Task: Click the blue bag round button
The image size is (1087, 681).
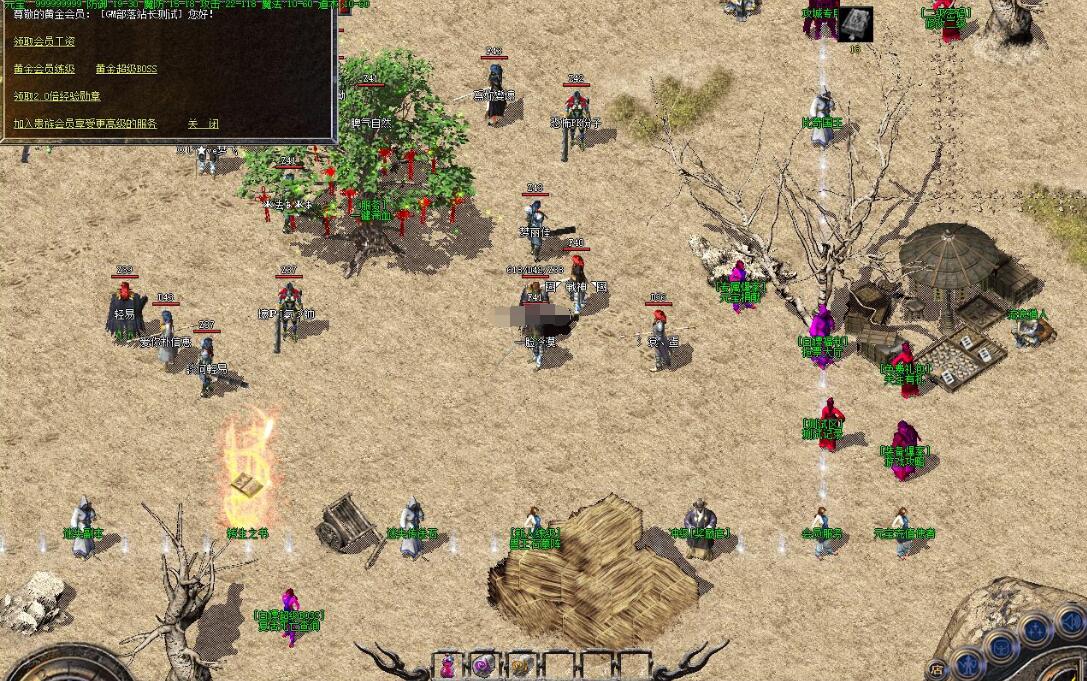Action: tap(1001, 645)
